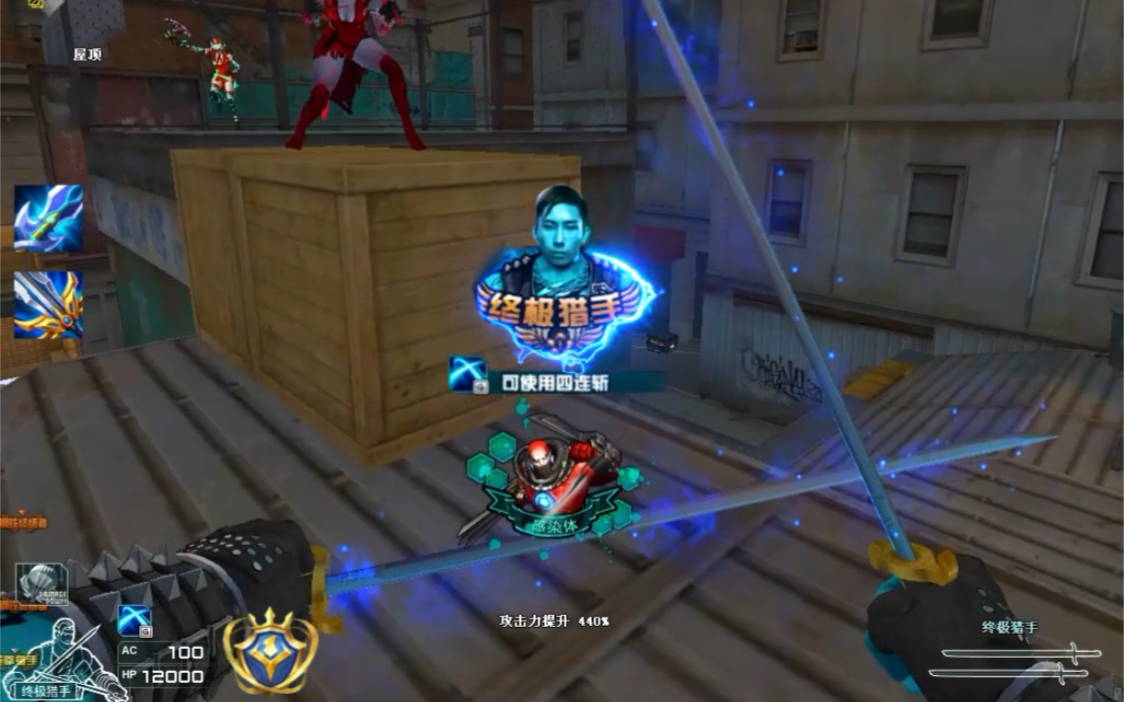
Task: Trigger the four-slash skill icon above AC
Action: (x=134, y=621)
